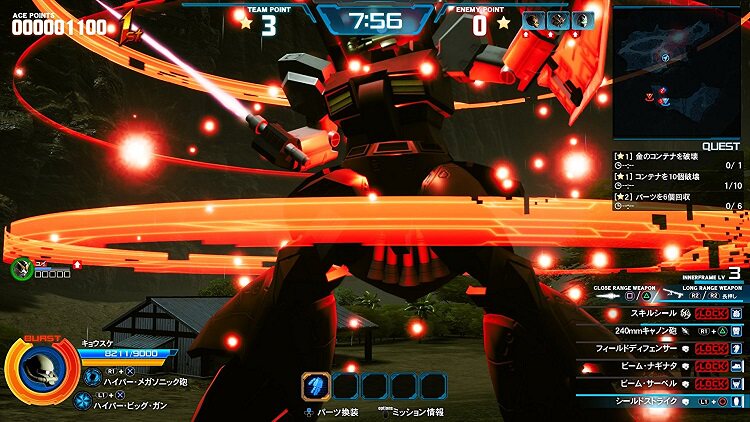Open the minimap in the top-right corner
This screenshot has width=750, height=422.
coord(678,72)
